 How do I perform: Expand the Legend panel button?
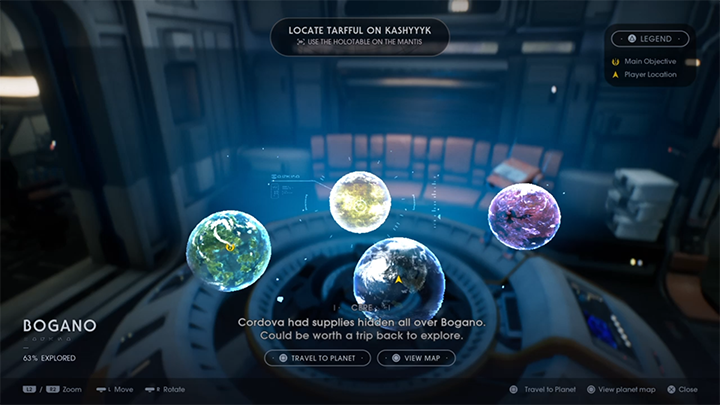click(x=650, y=39)
